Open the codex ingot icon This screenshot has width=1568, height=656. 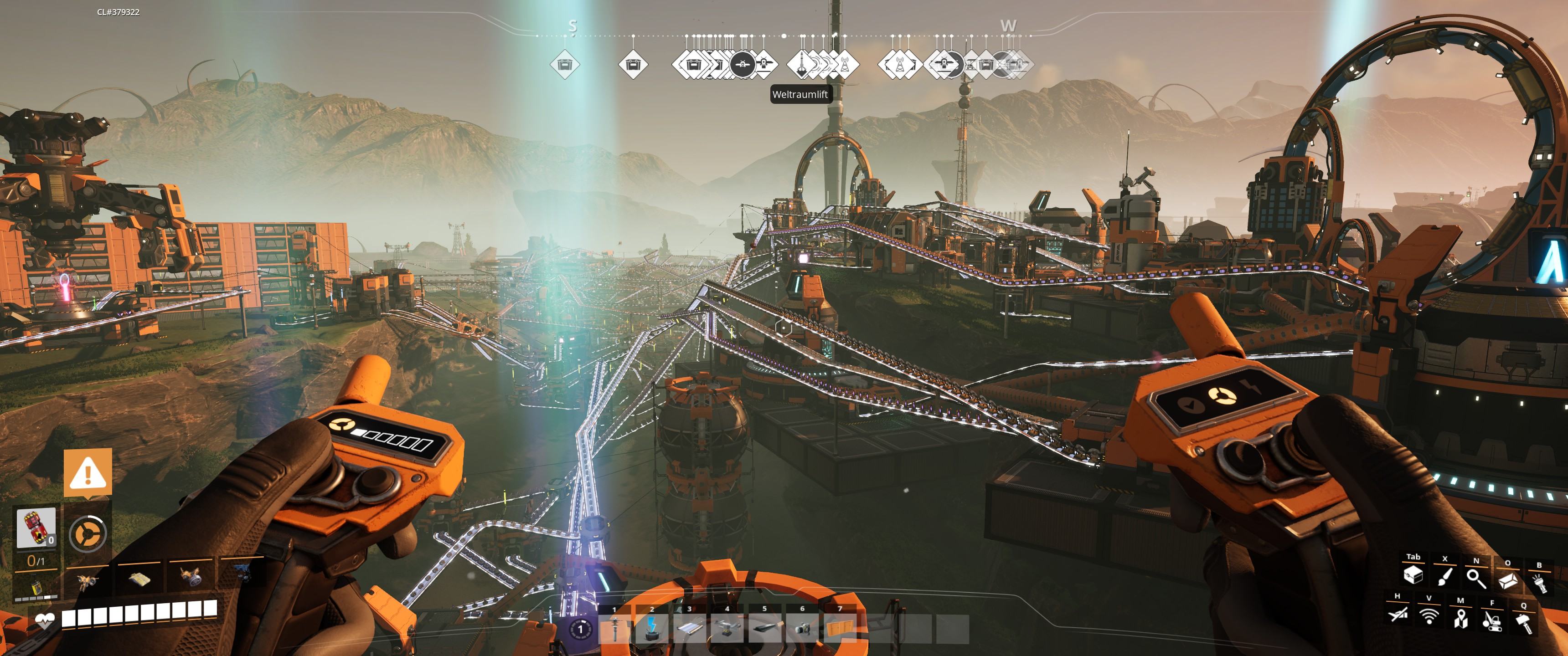pyautogui.click(x=1508, y=580)
